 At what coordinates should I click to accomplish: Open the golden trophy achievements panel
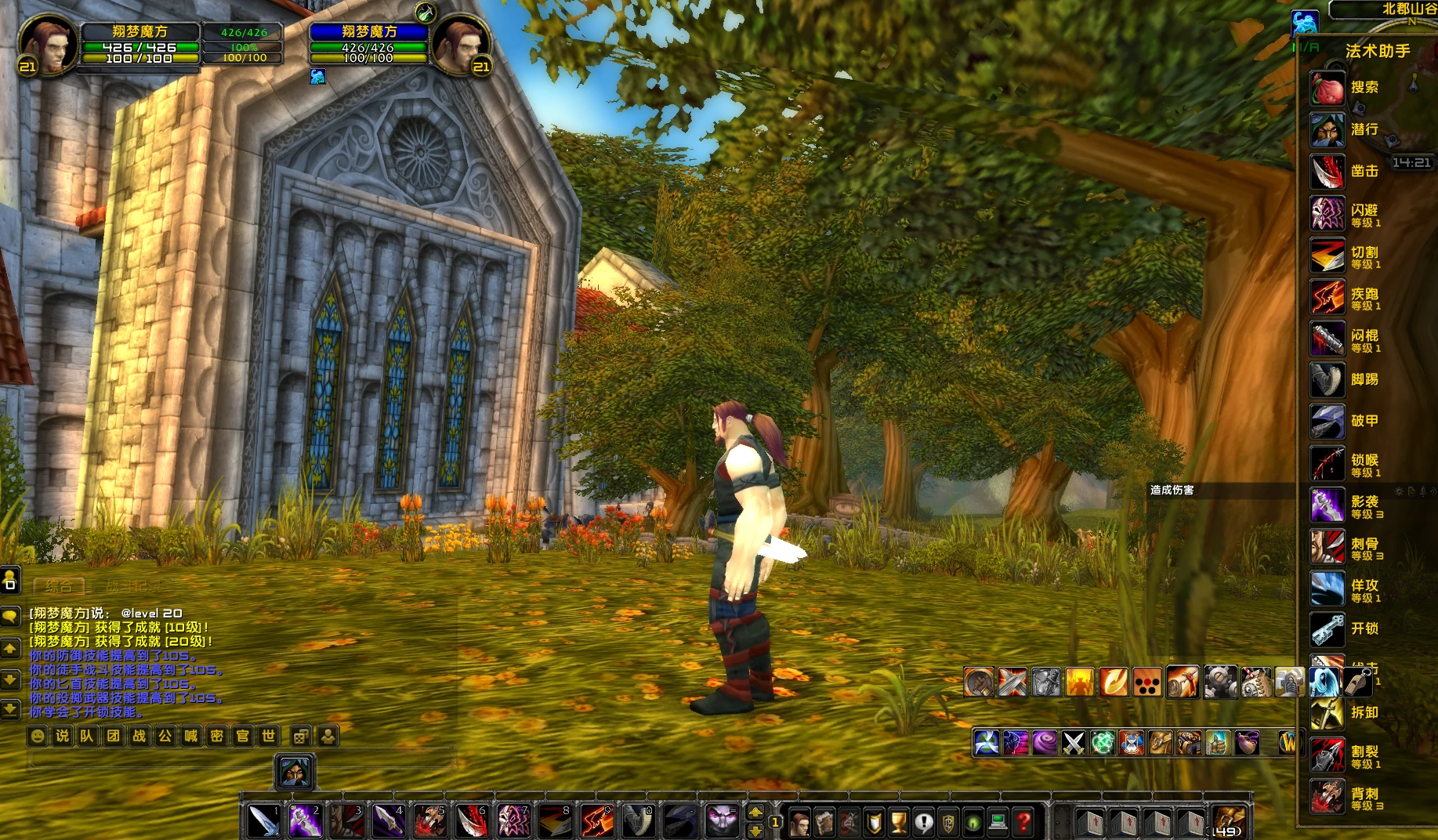[899, 822]
